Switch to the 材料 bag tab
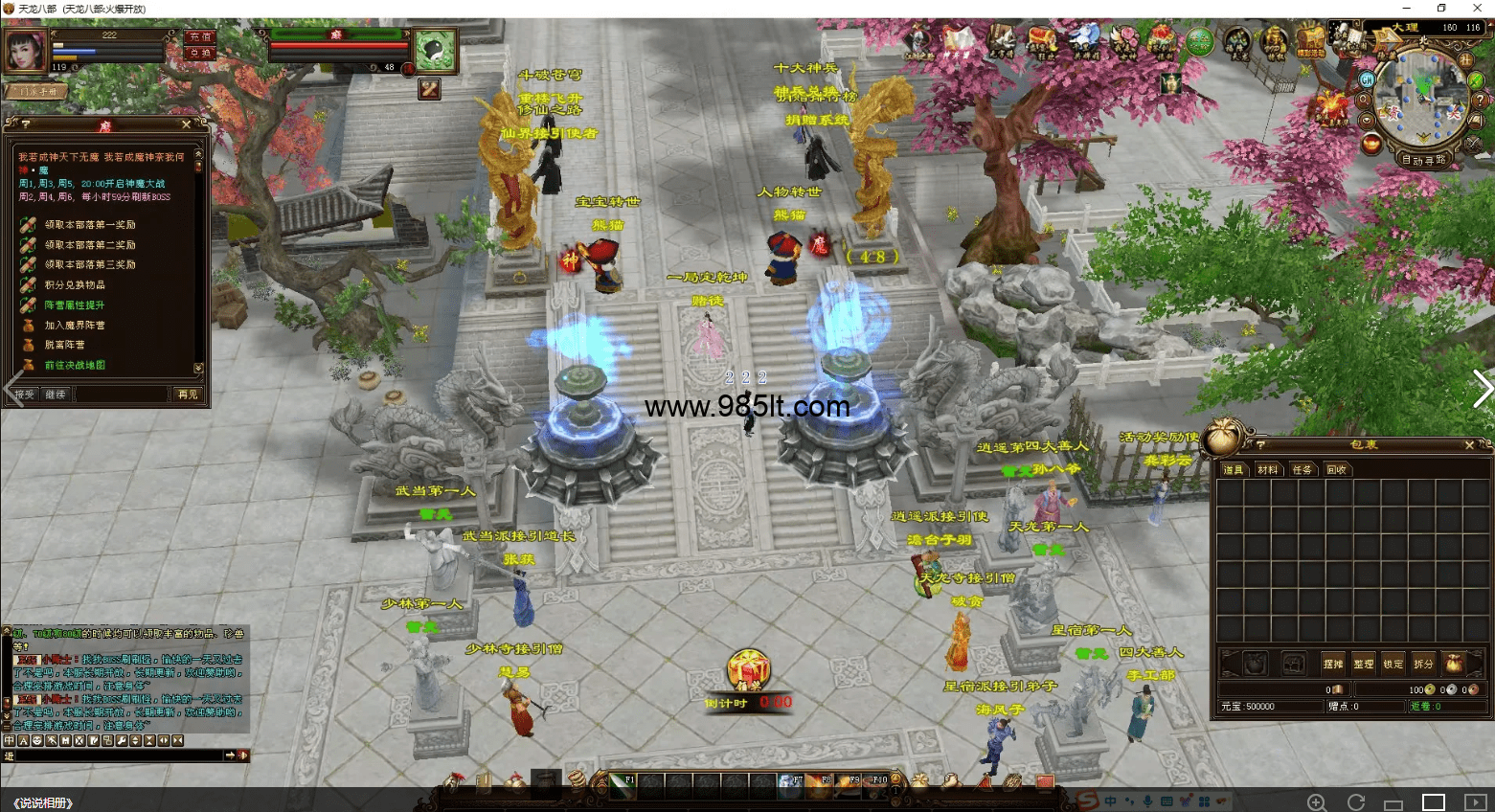 pos(1268,469)
